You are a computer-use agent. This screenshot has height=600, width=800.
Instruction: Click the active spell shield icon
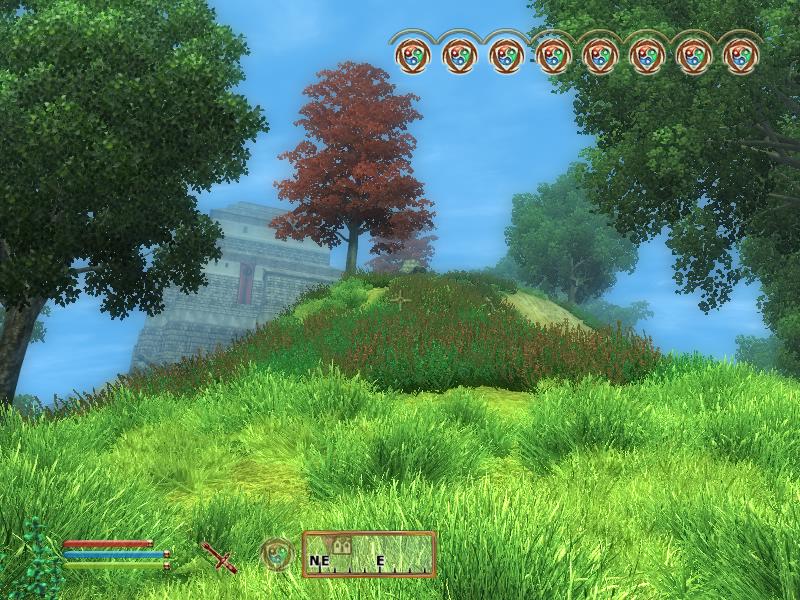(x=277, y=554)
